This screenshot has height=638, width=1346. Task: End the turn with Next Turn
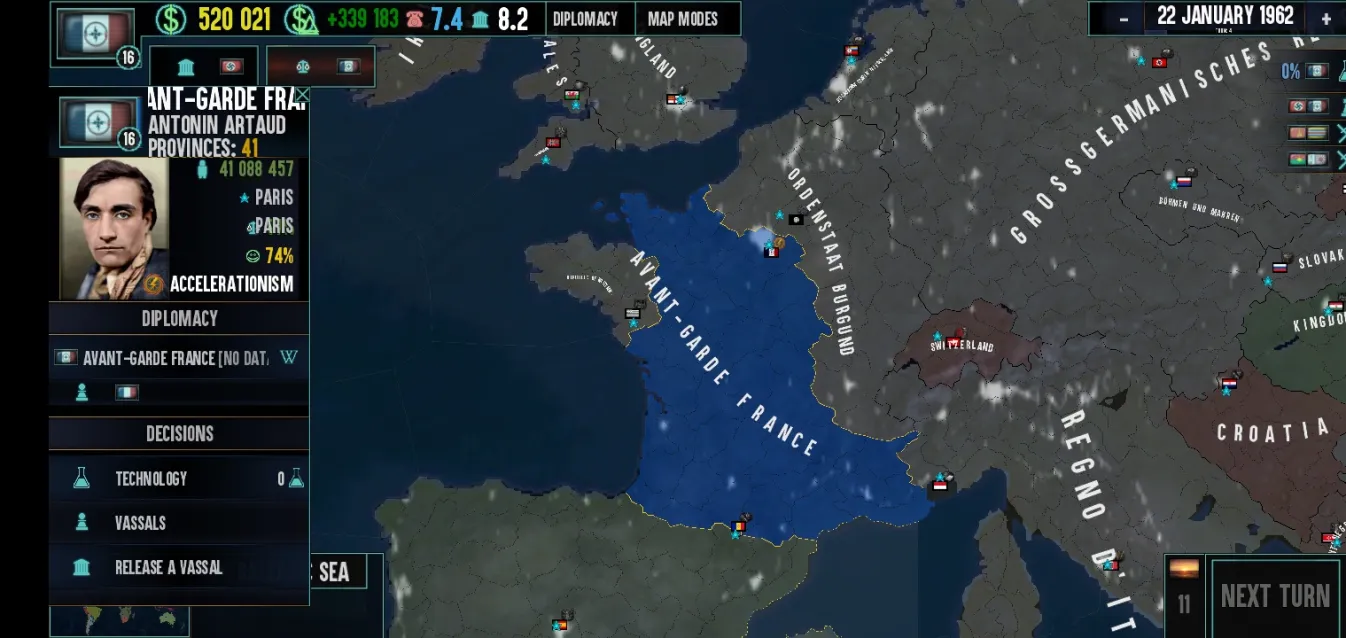1275,596
